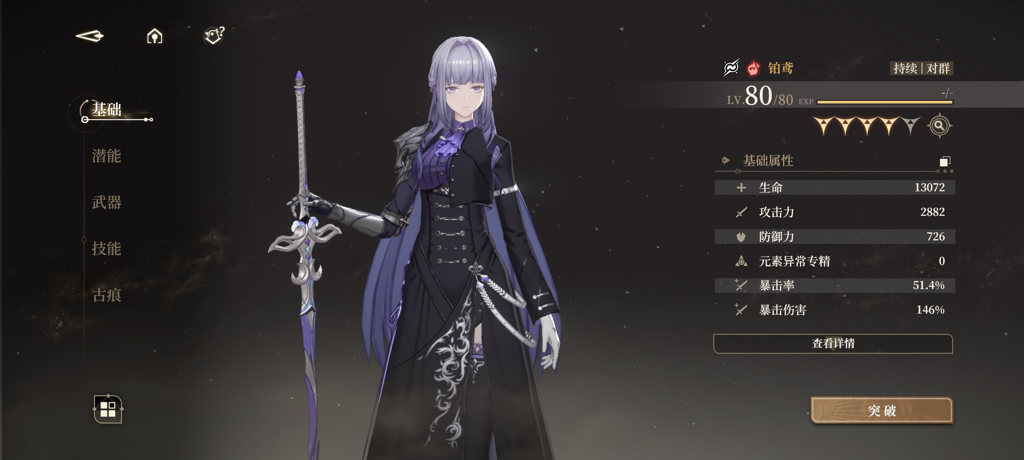Screen dimensions: 1024x460
Task: Open the 武器 tab
Action: pos(106,202)
